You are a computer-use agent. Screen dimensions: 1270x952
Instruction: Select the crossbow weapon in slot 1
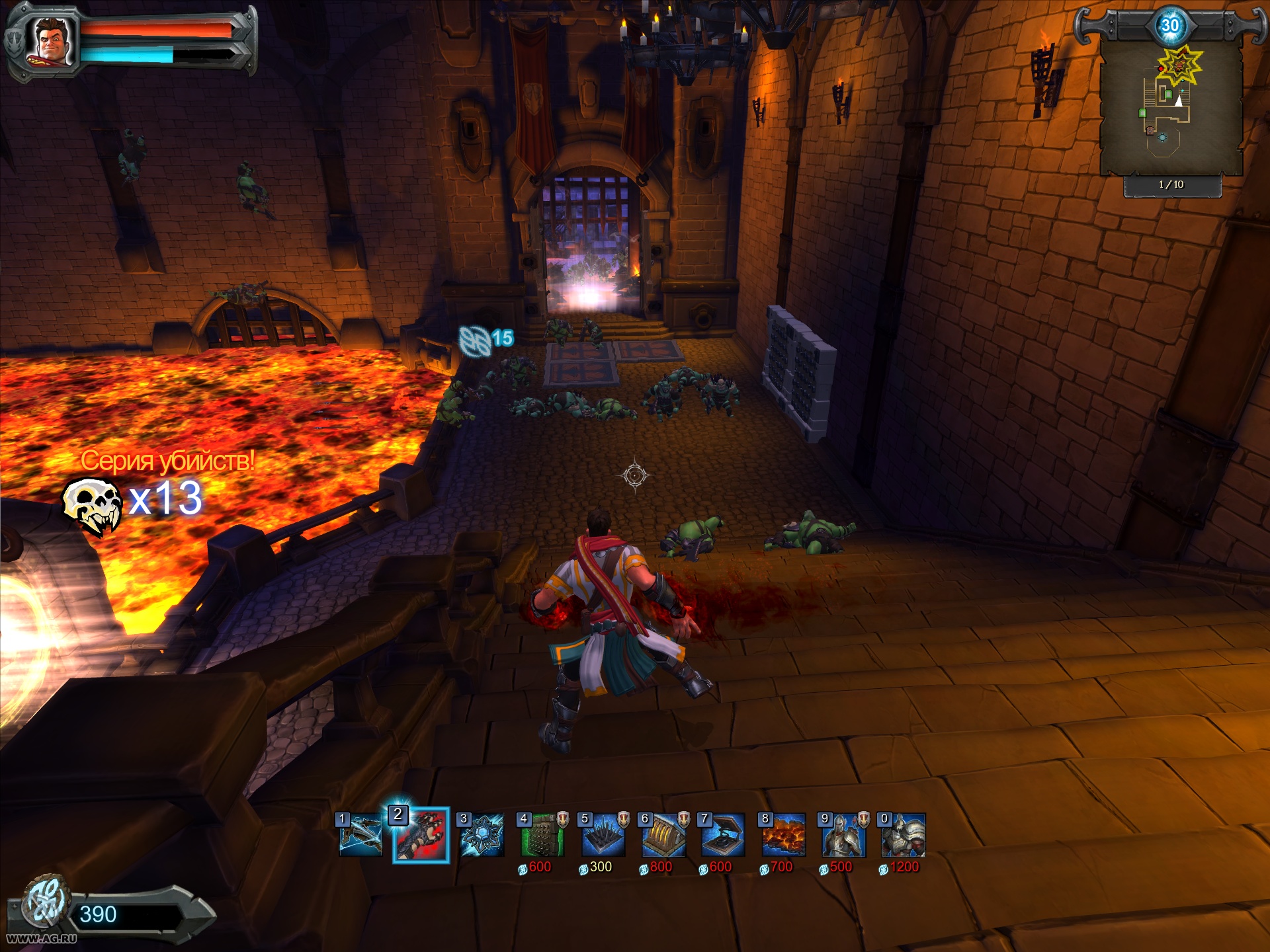(360, 835)
